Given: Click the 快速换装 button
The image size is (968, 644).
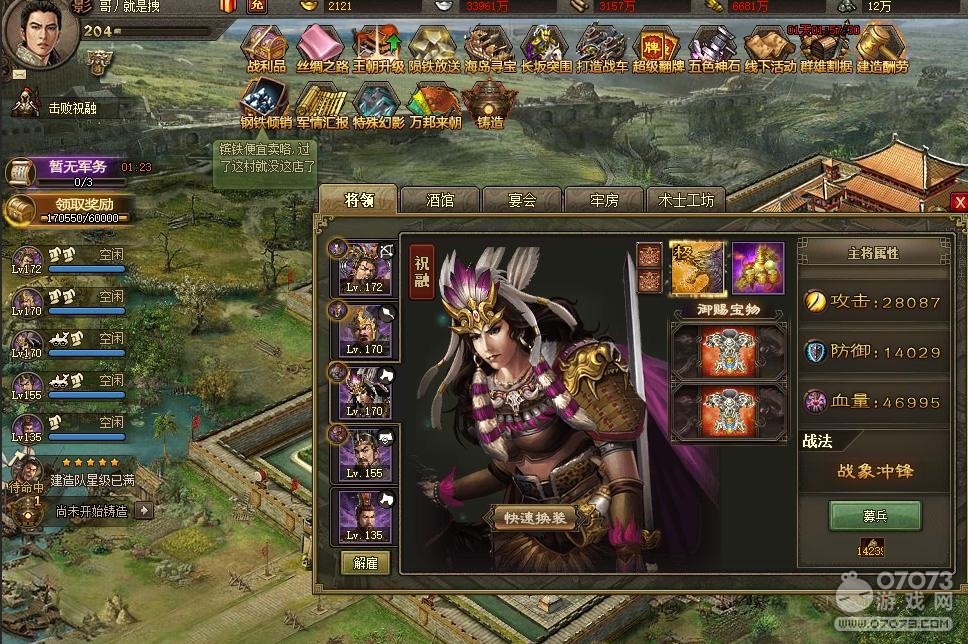Looking at the screenshot, I should click(x=534, y=517).
